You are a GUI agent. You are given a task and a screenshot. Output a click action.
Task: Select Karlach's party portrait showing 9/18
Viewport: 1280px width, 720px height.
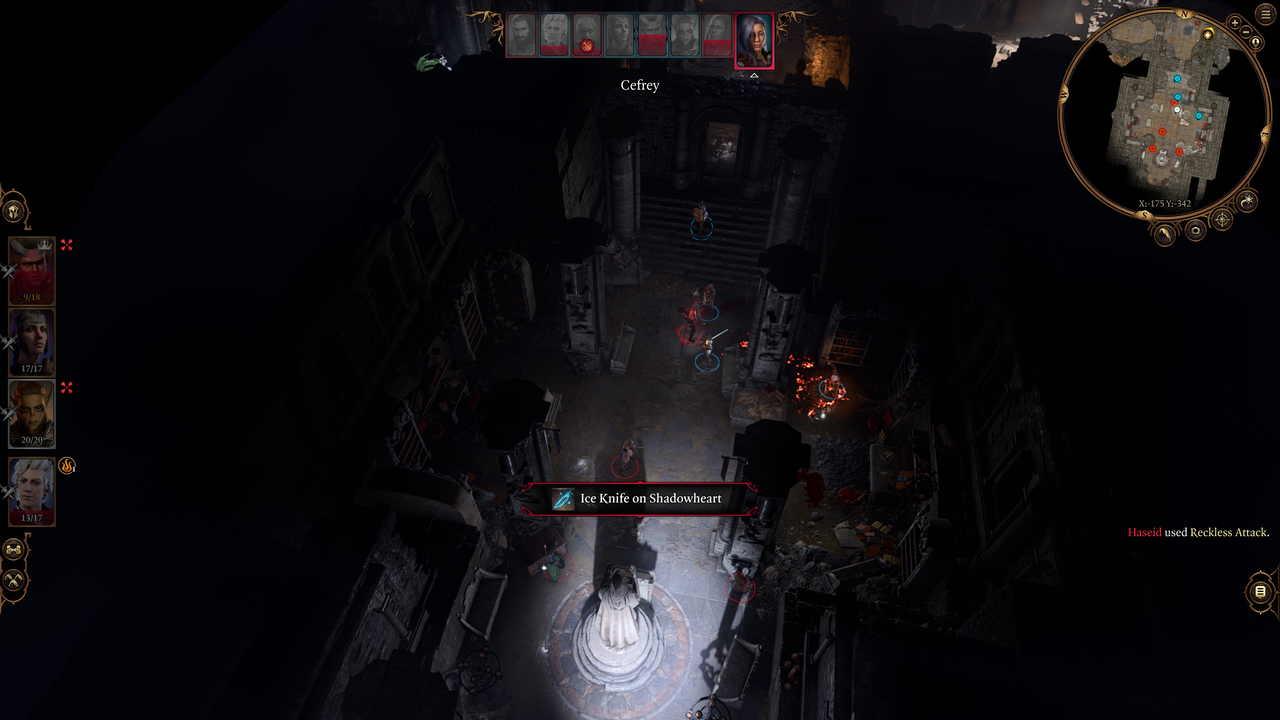point(31,270)
